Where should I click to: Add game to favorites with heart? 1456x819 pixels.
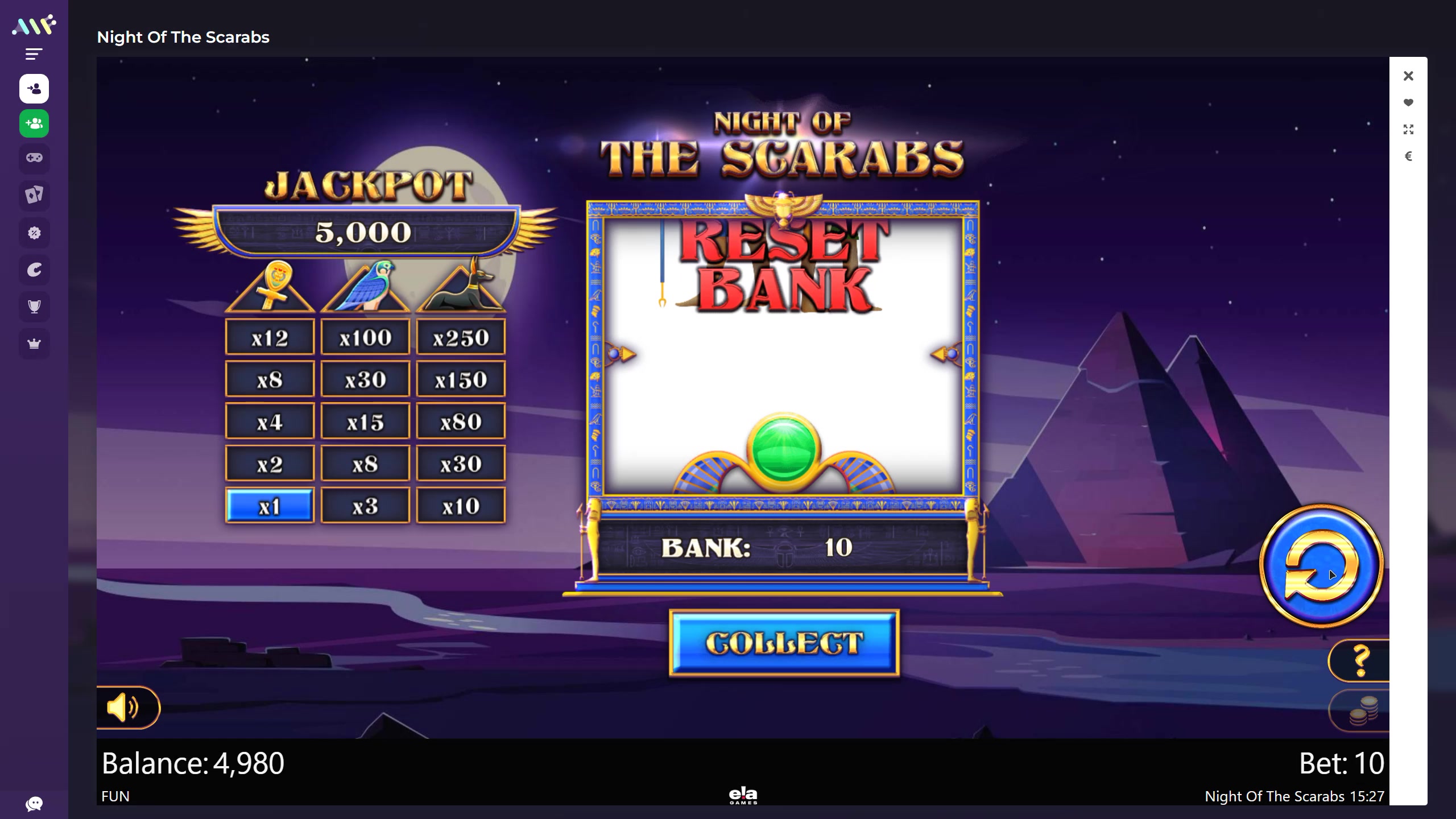pos(1408,103)
